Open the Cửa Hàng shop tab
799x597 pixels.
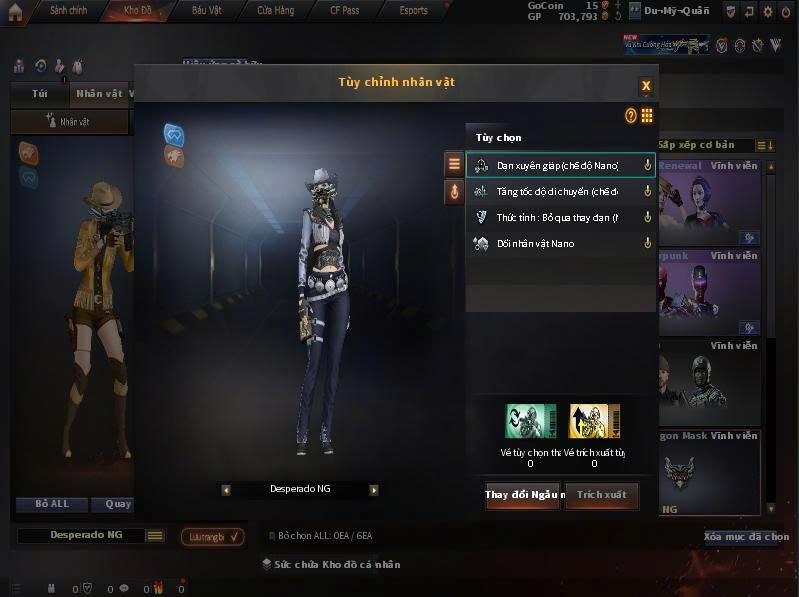click(x=275, y=11)
